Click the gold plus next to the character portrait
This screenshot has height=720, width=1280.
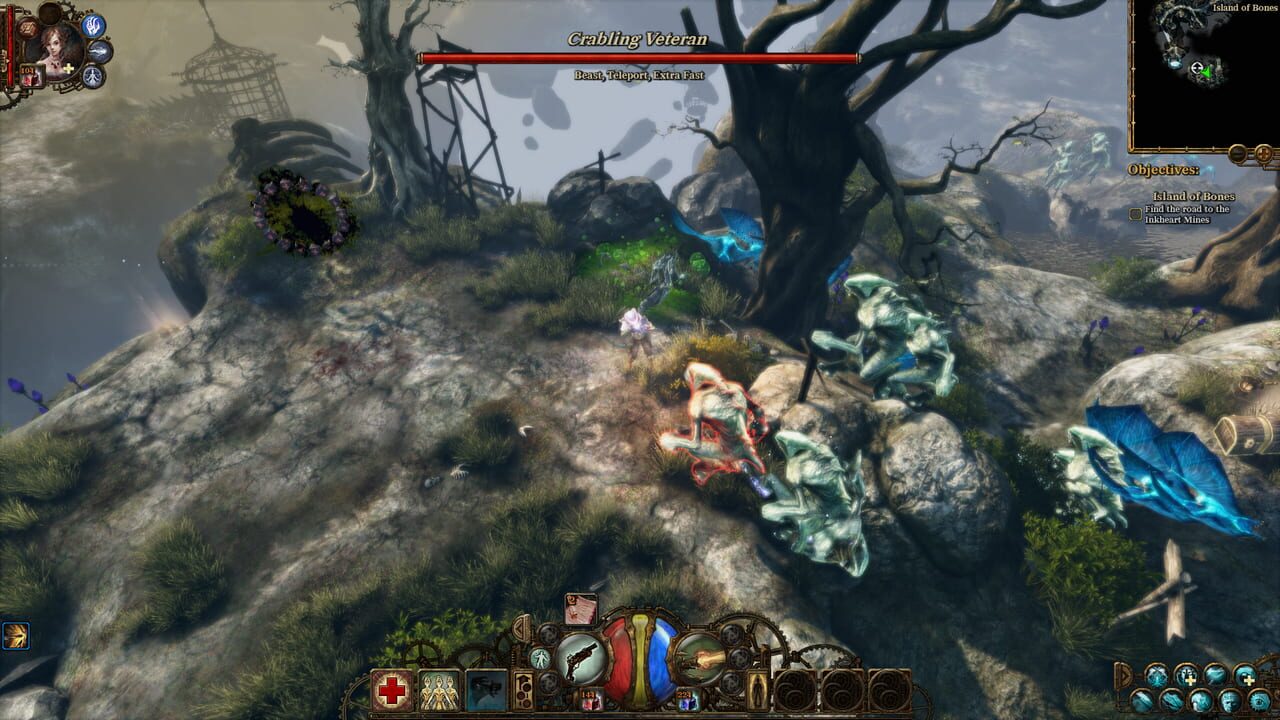point(68,67)
